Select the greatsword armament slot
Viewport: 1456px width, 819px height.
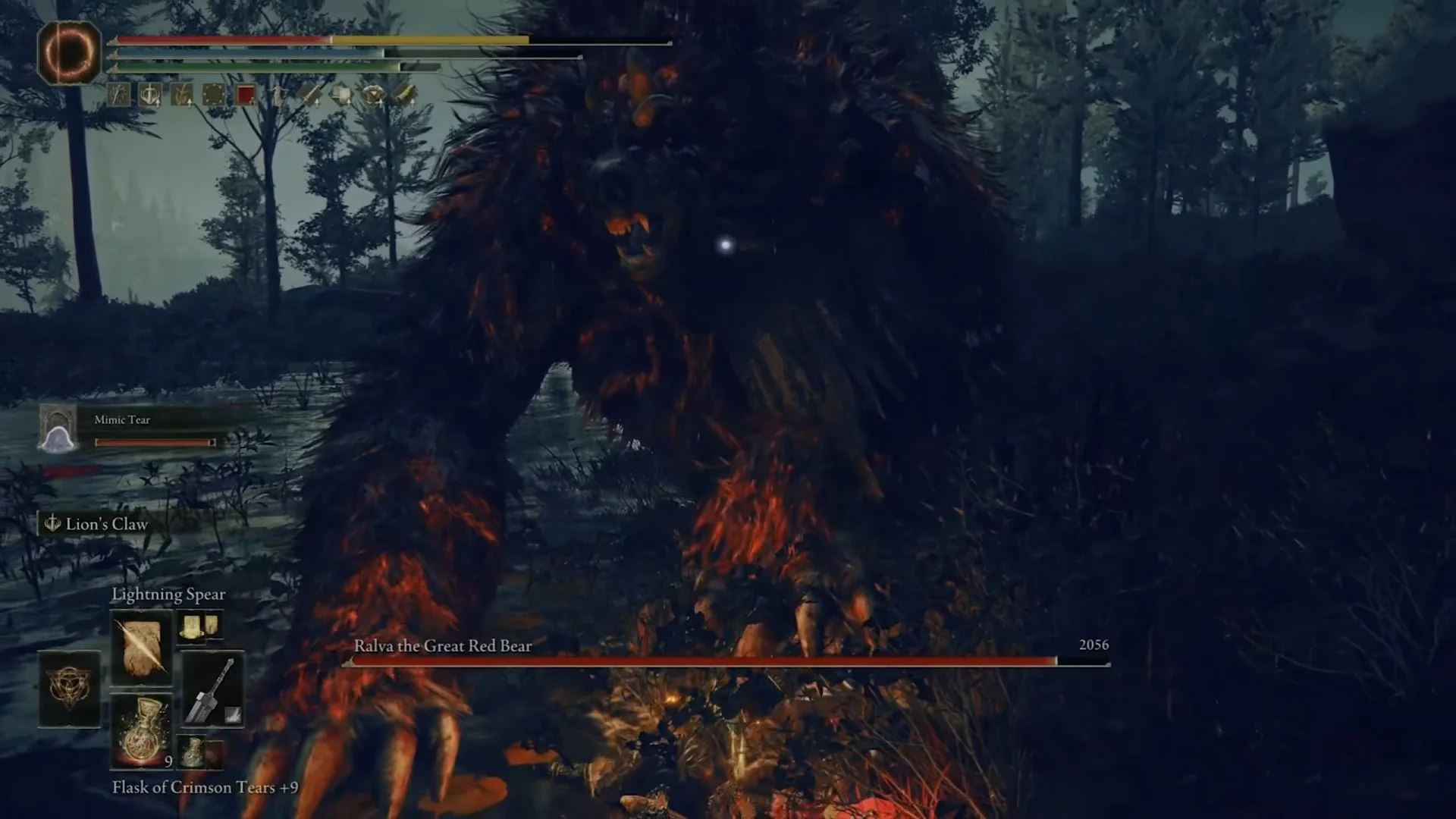click(x=213, y=689)
